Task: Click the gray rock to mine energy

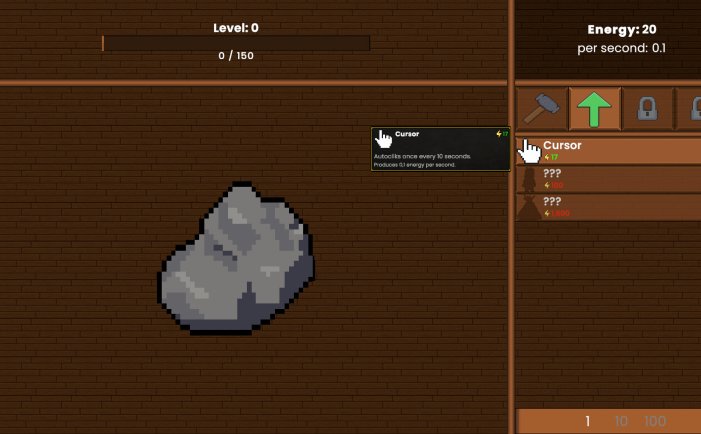Action: click(x=237, y=258)
